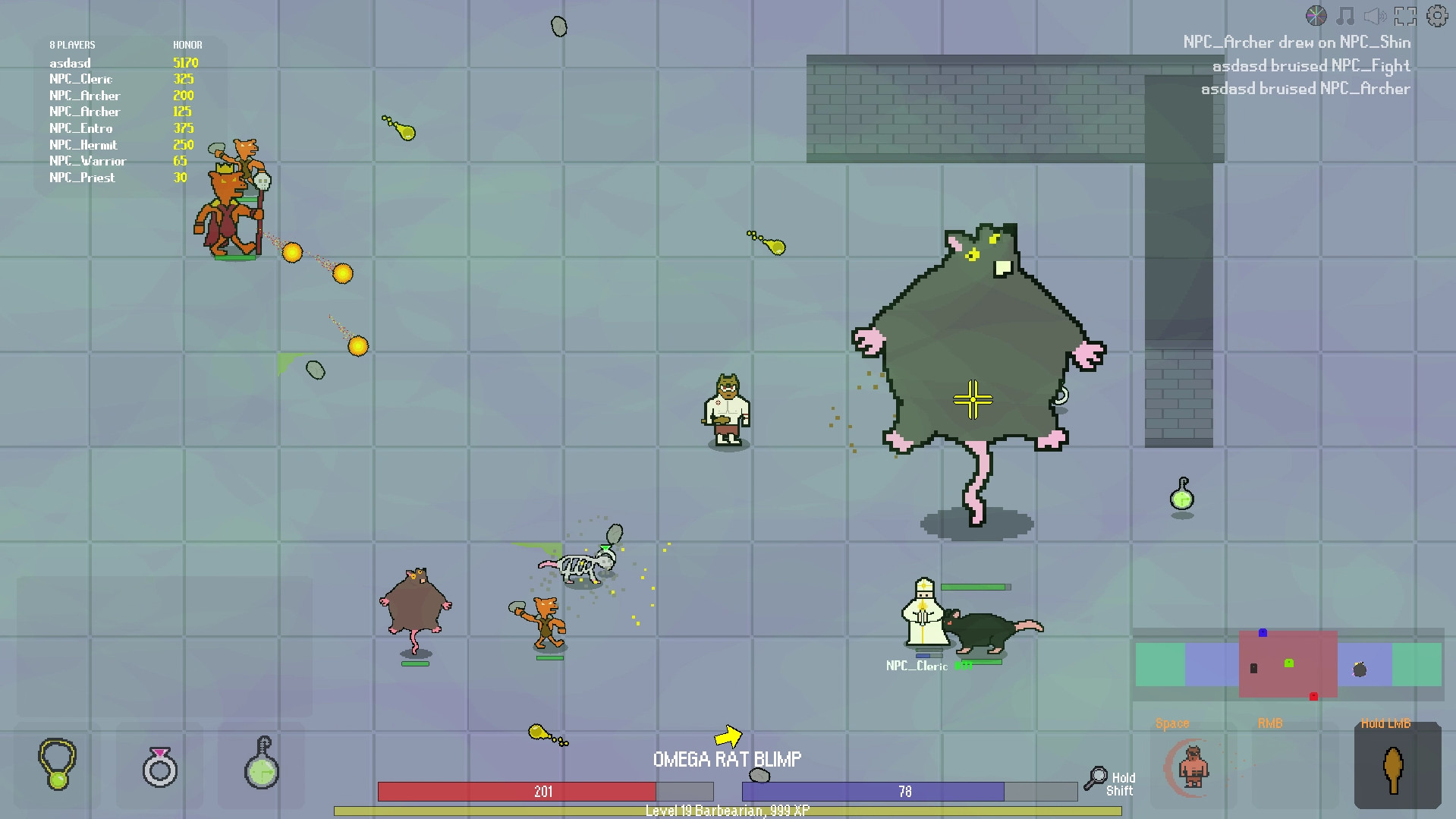Click the green potion flask item
The image size is (1456, 819).
[260, 767]
